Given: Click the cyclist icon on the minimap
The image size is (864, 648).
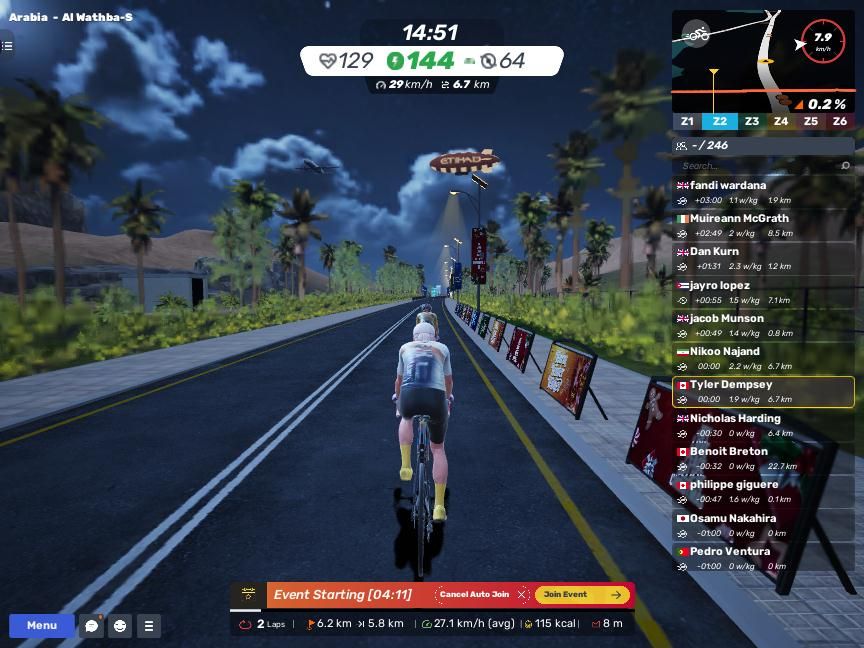Looking at the screenshot, I should click(696, 33).
